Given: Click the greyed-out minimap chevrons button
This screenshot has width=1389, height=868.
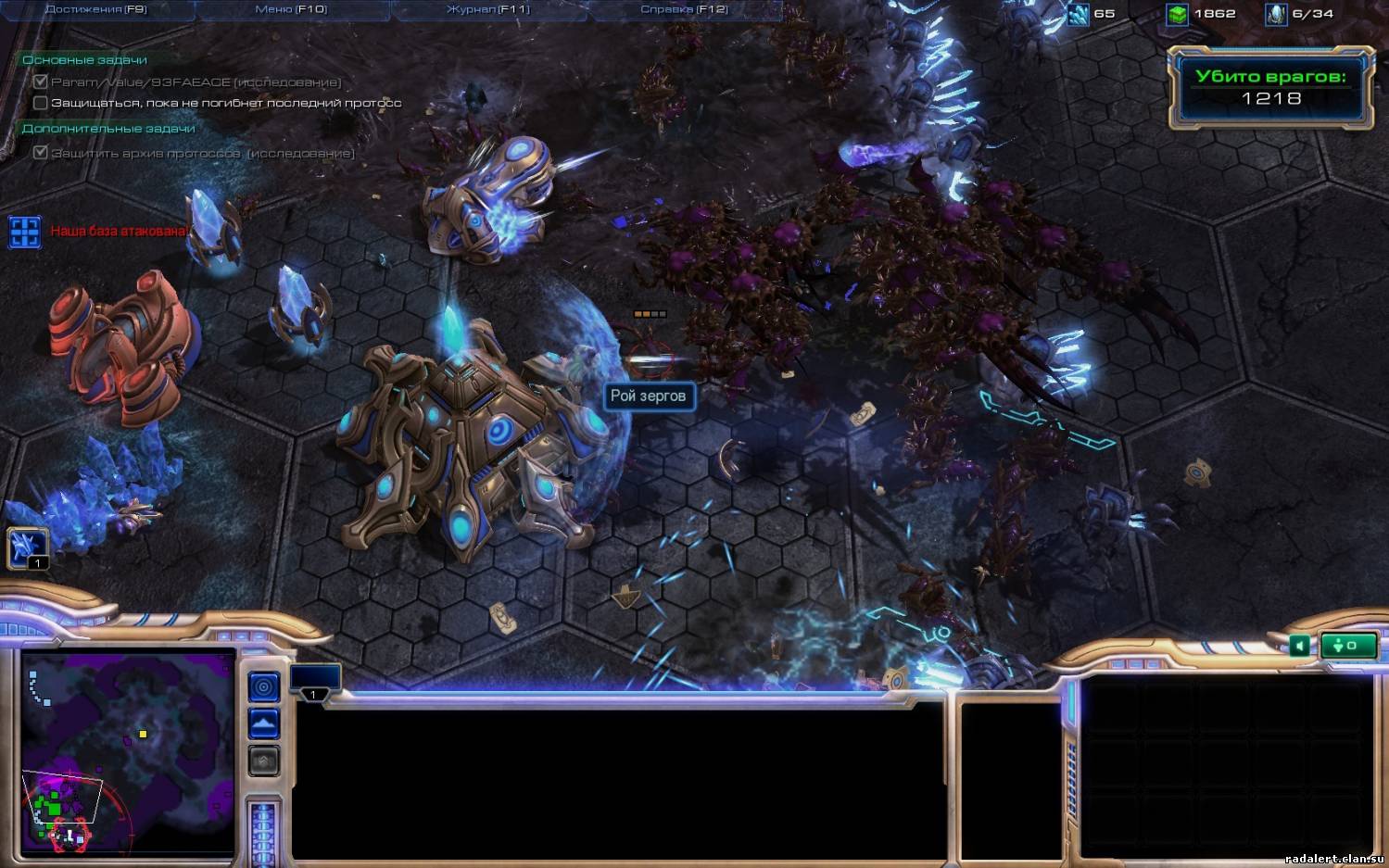Looking at the screenshot, I should click(x=264, y=761).
